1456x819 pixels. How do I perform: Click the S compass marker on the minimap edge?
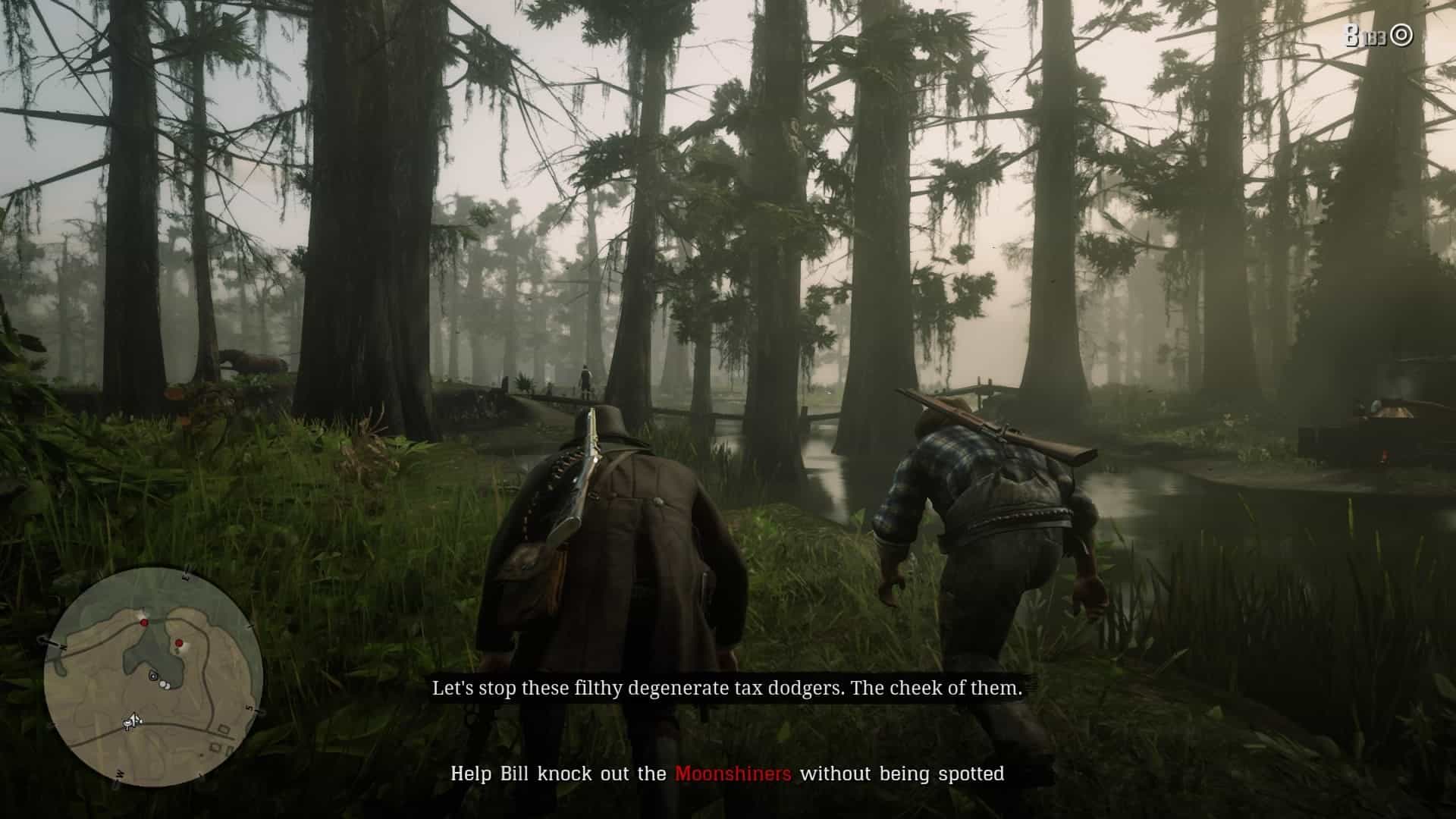click(249, 708)
